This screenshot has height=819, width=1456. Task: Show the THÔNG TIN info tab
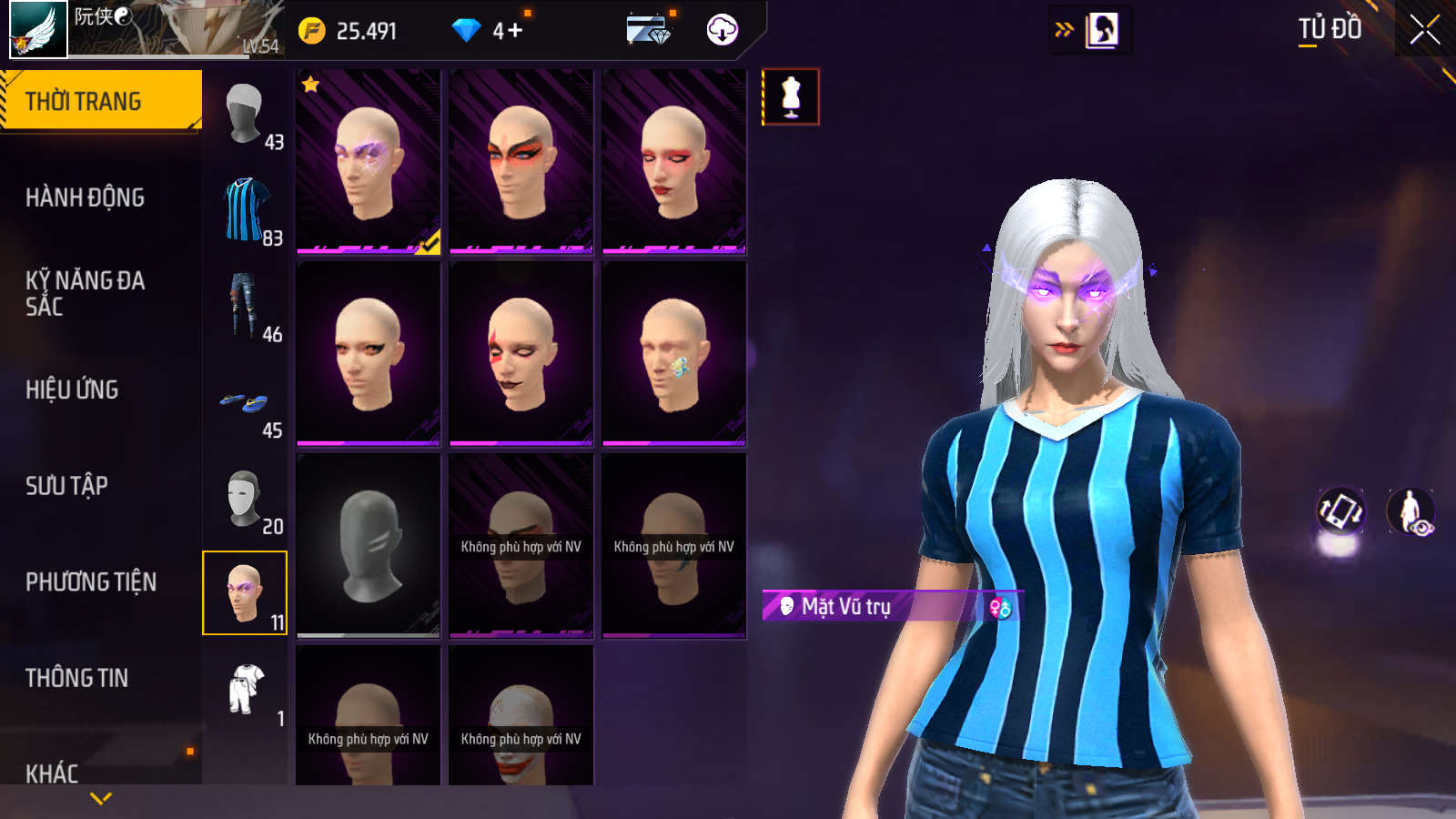pyautogui.click(x=76, y=678)
